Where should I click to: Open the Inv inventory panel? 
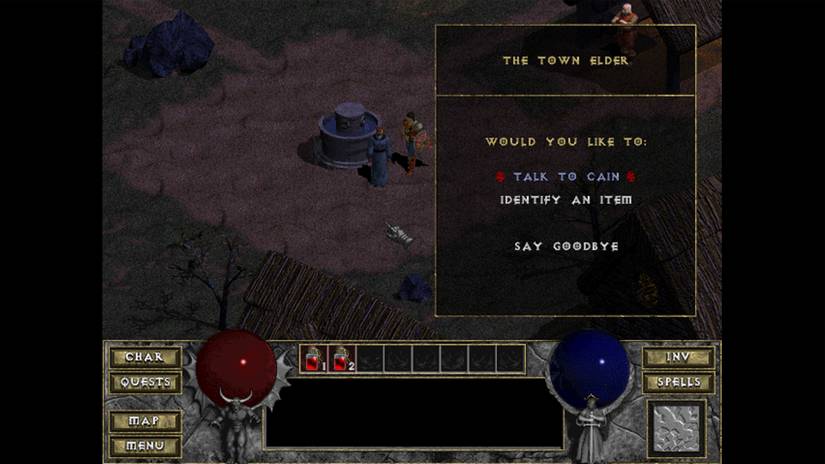point(678,358)
